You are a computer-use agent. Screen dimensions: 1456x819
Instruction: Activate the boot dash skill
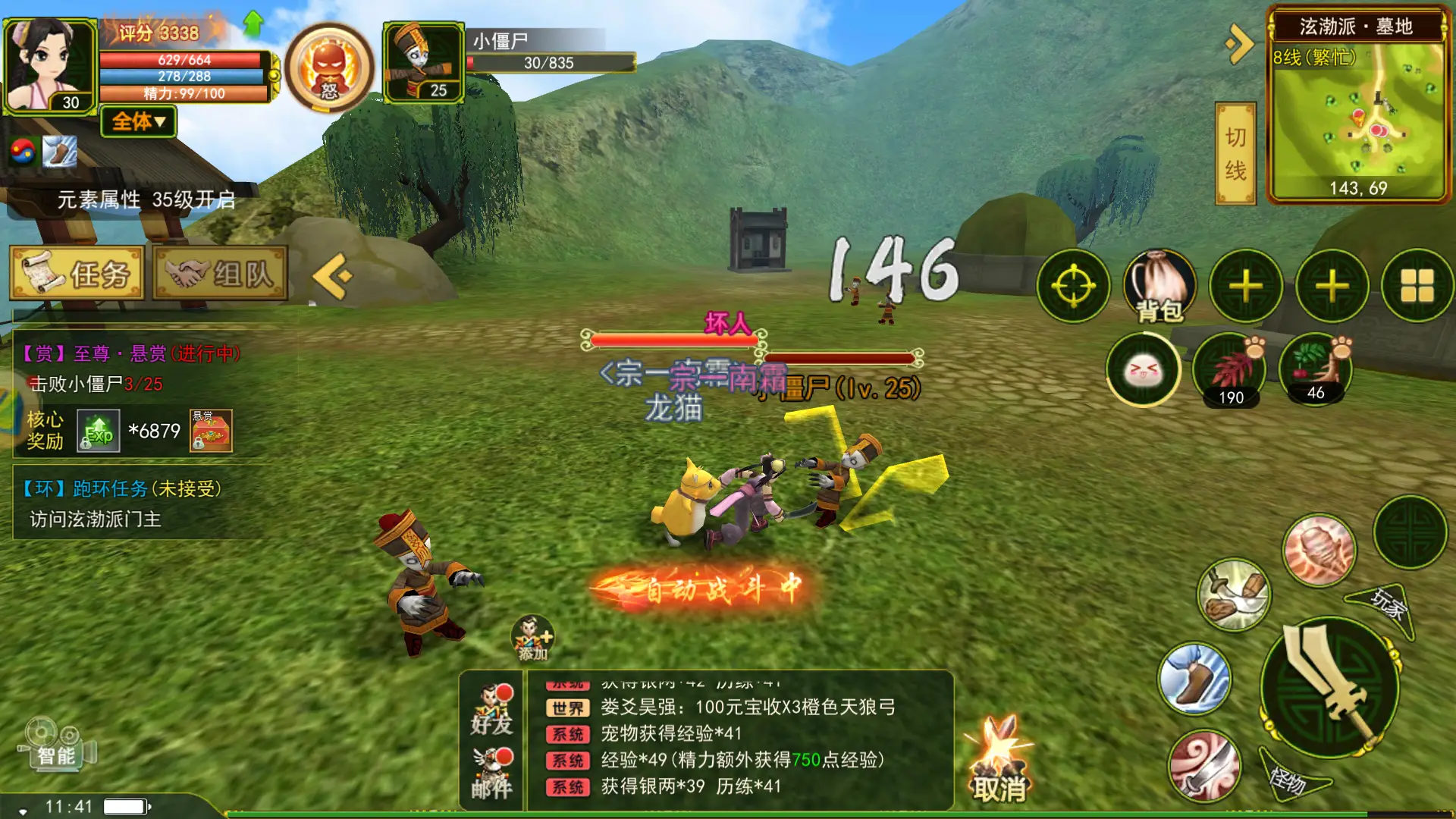pyautogui.click(x=1194, y=679)
